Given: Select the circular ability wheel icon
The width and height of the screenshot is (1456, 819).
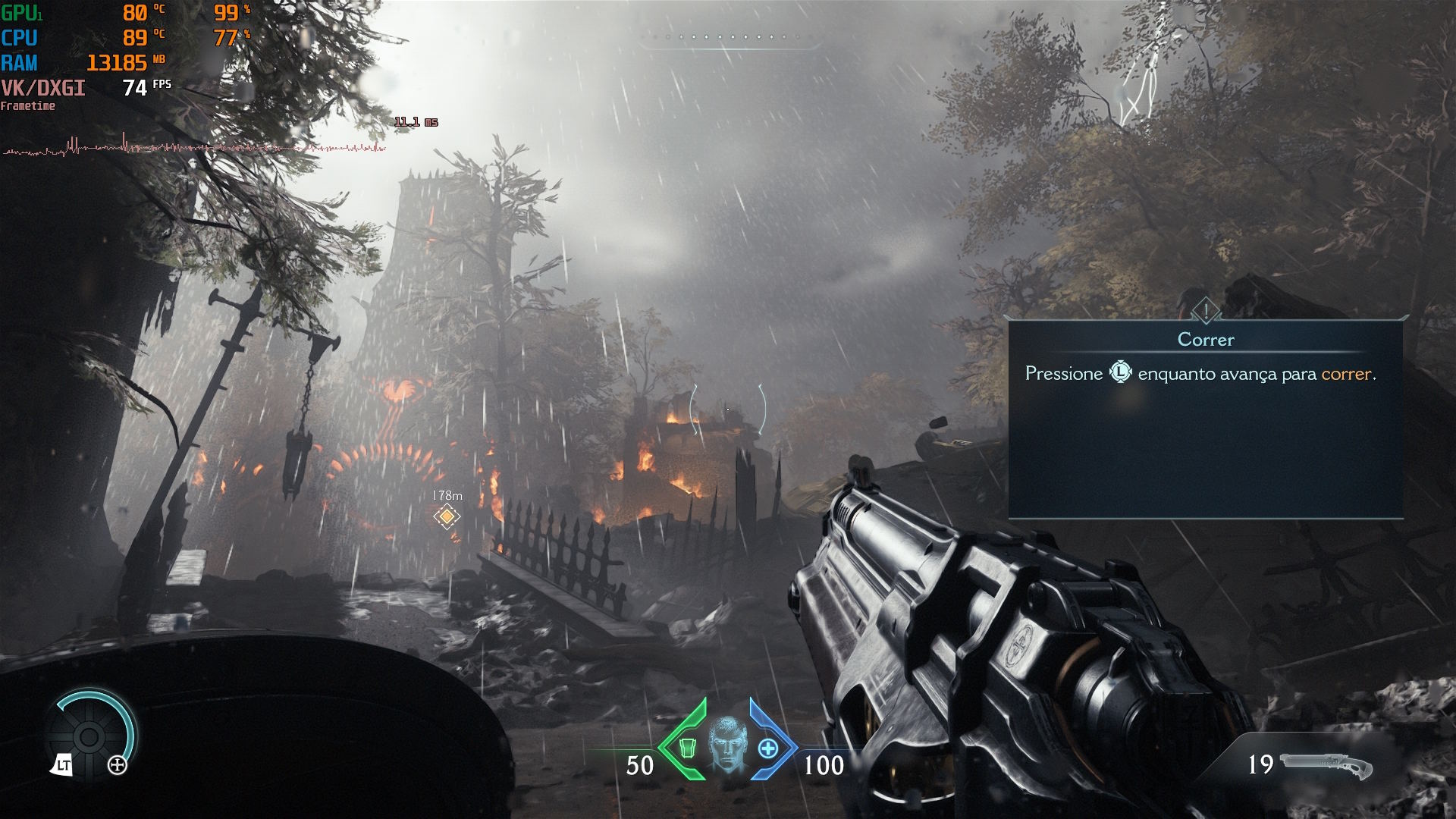Looking at the screenshot, I should pos(89,736).
